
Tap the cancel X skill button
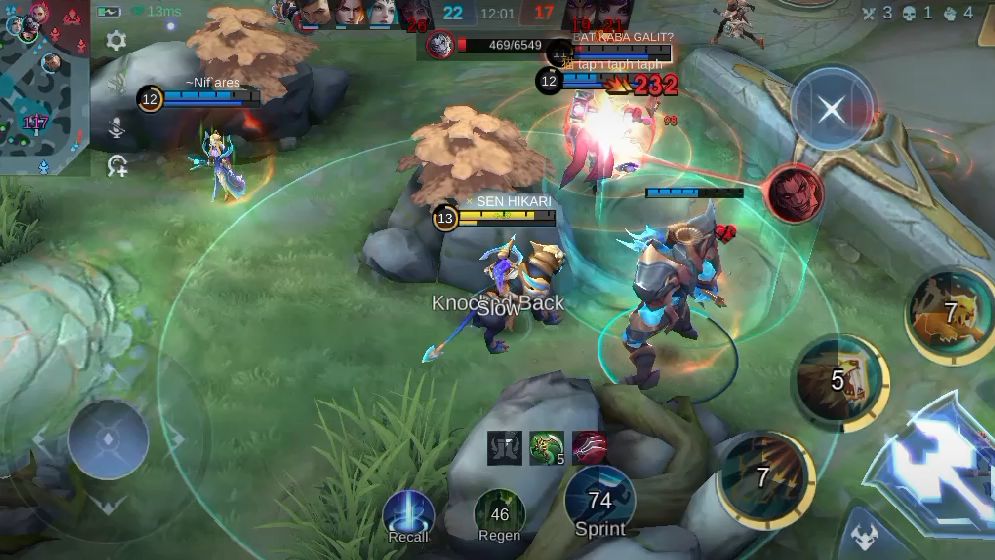click(832, 109)
